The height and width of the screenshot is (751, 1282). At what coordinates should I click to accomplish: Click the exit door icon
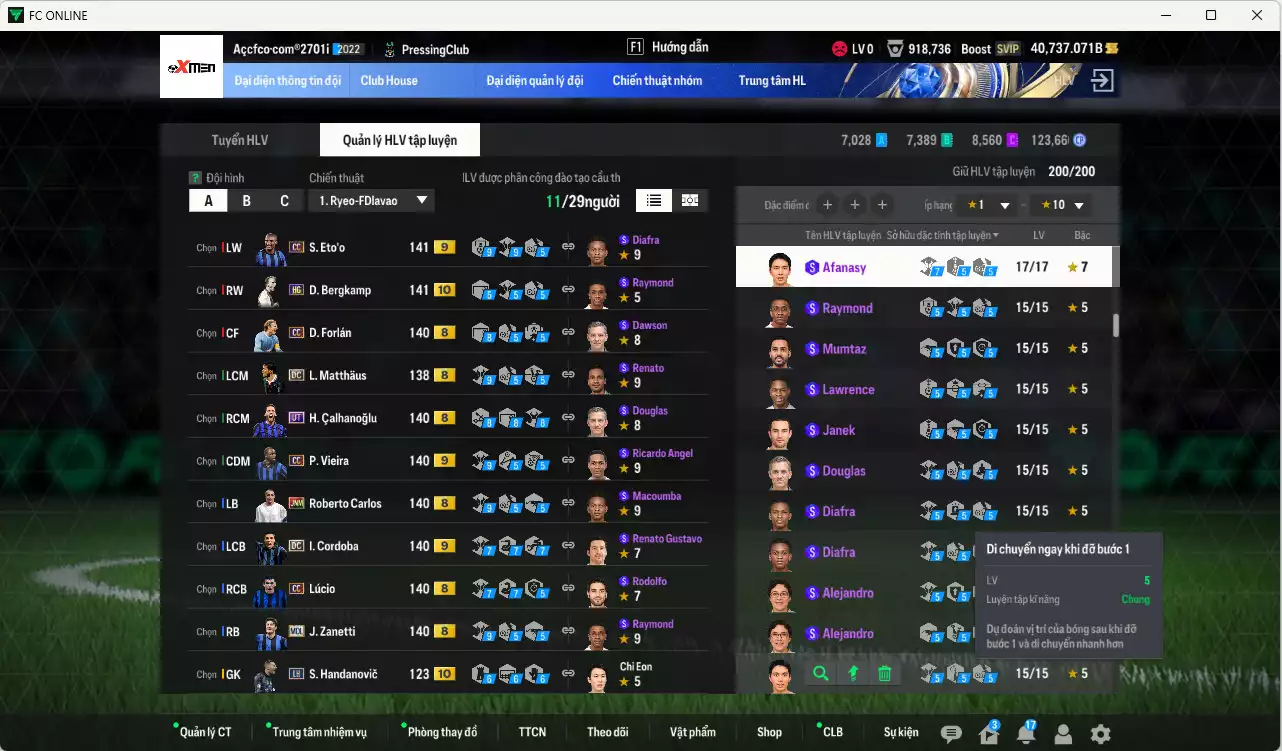click(x=1102, y=81)
